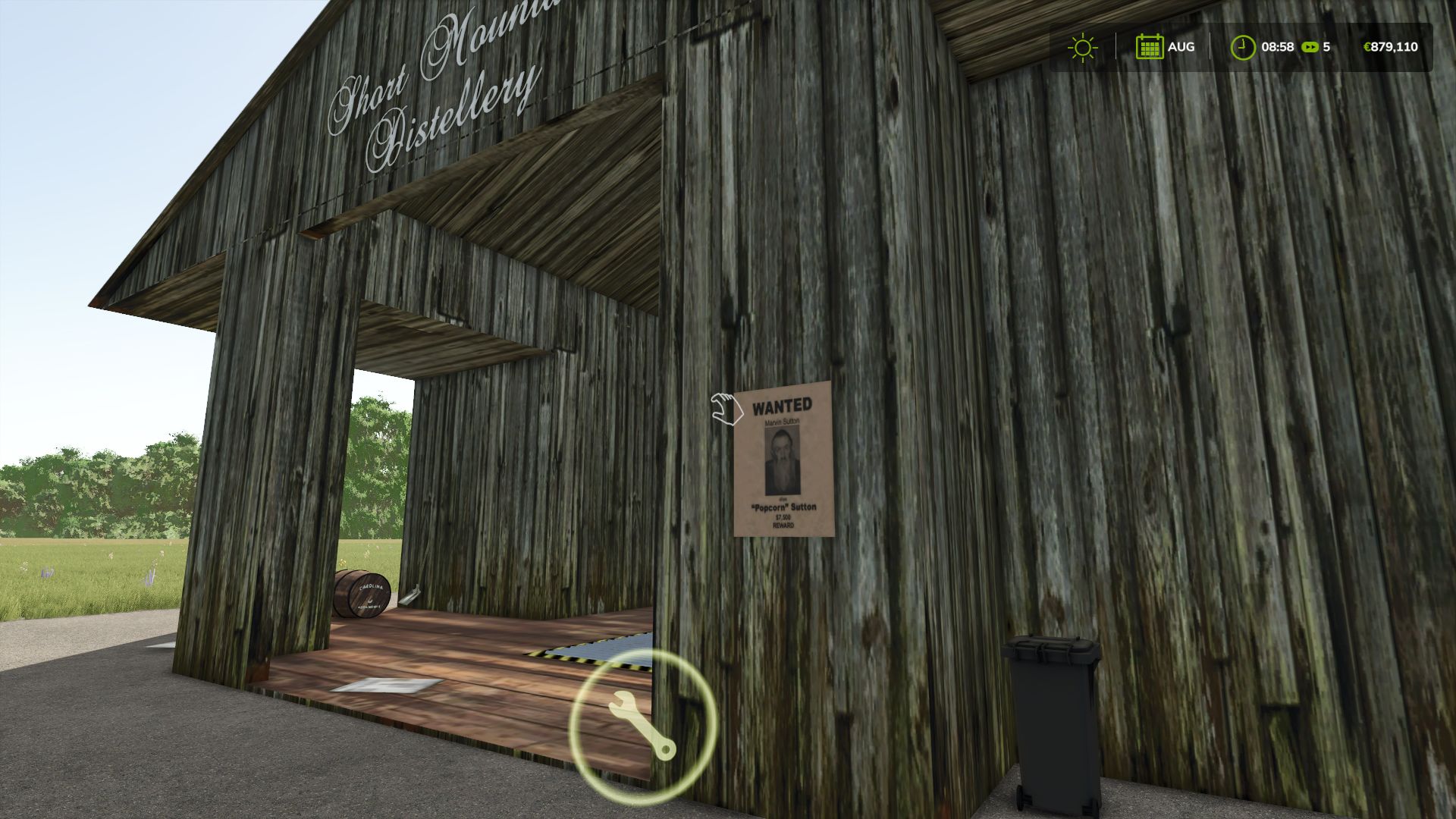This screenshot has width=1456, height=819.
Task: Click the fast-forward time scale icon
Action: coord(1310,47)
